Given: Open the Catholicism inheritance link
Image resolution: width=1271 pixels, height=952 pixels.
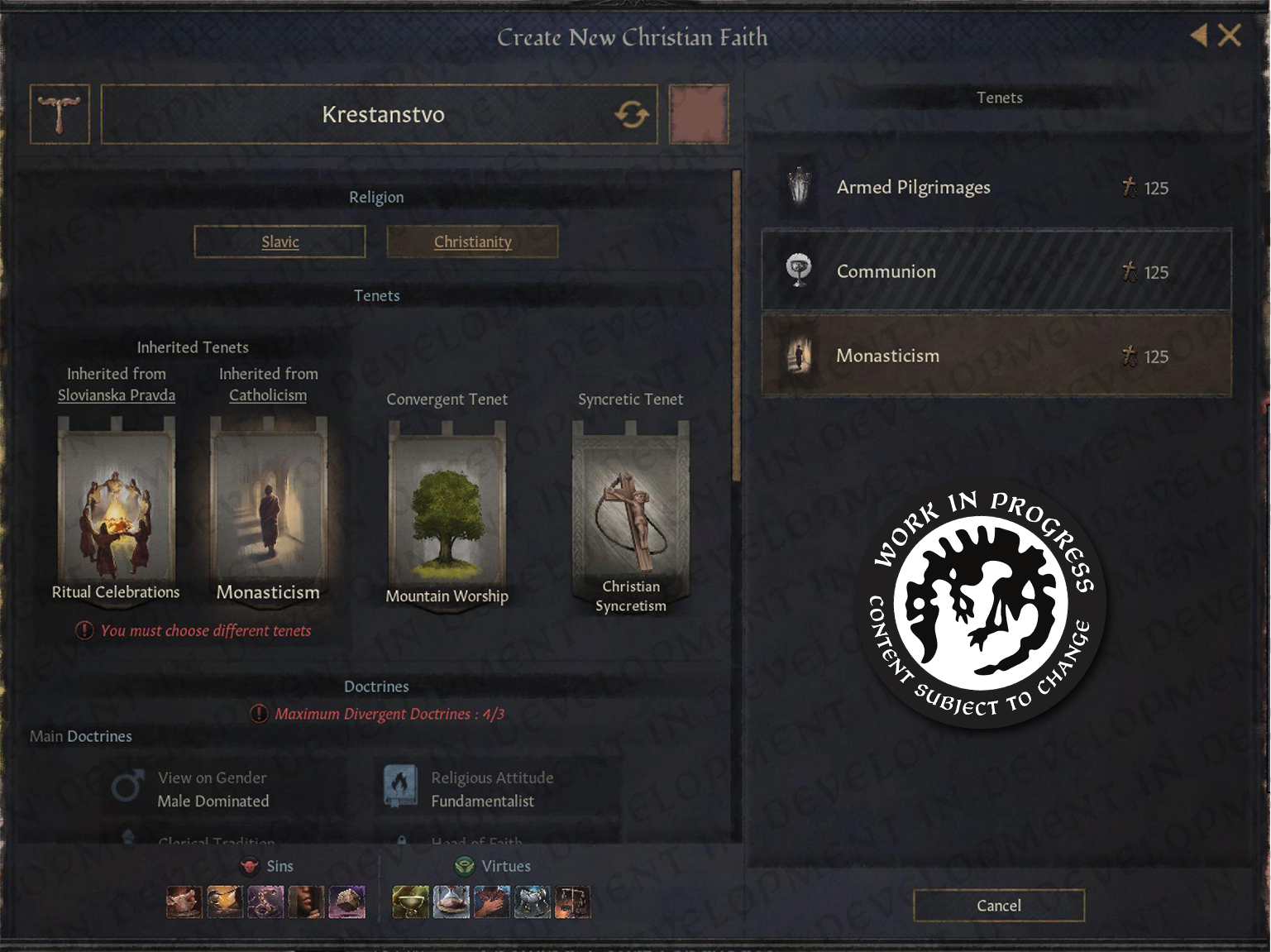Looking at the screenshot, I should coord(267,395).
